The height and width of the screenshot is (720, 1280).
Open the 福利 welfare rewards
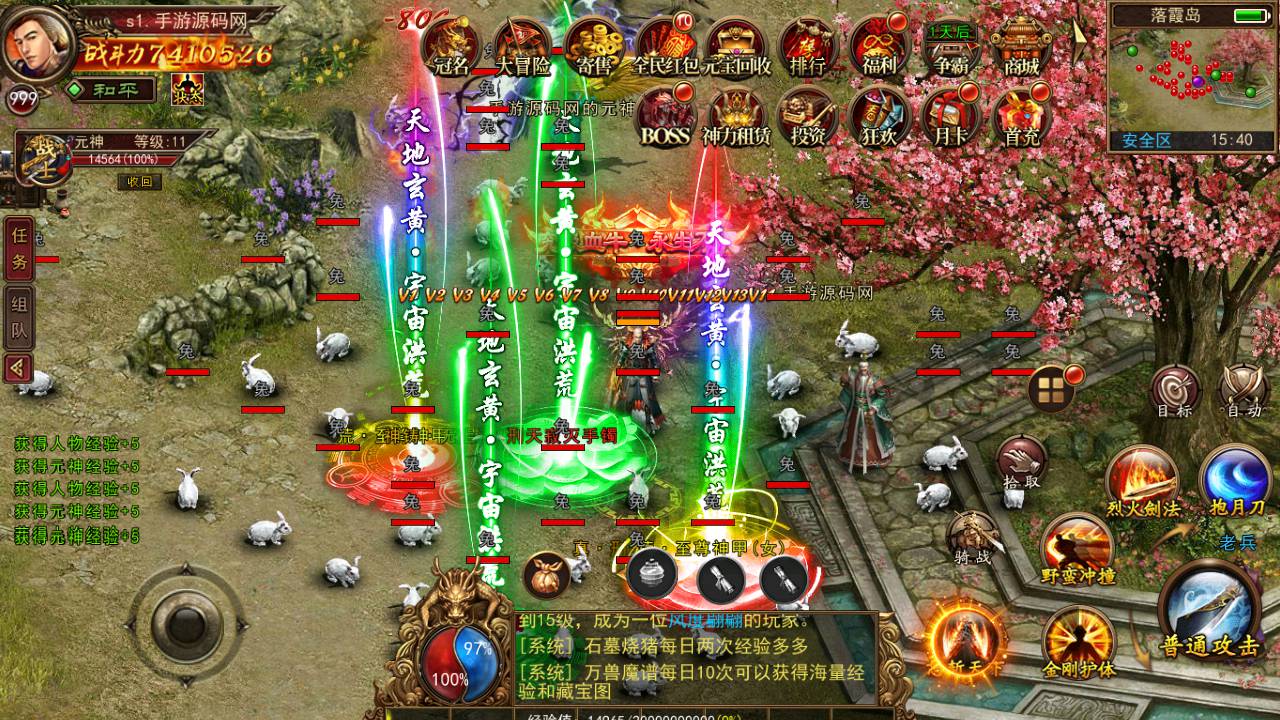coord(879,47)
